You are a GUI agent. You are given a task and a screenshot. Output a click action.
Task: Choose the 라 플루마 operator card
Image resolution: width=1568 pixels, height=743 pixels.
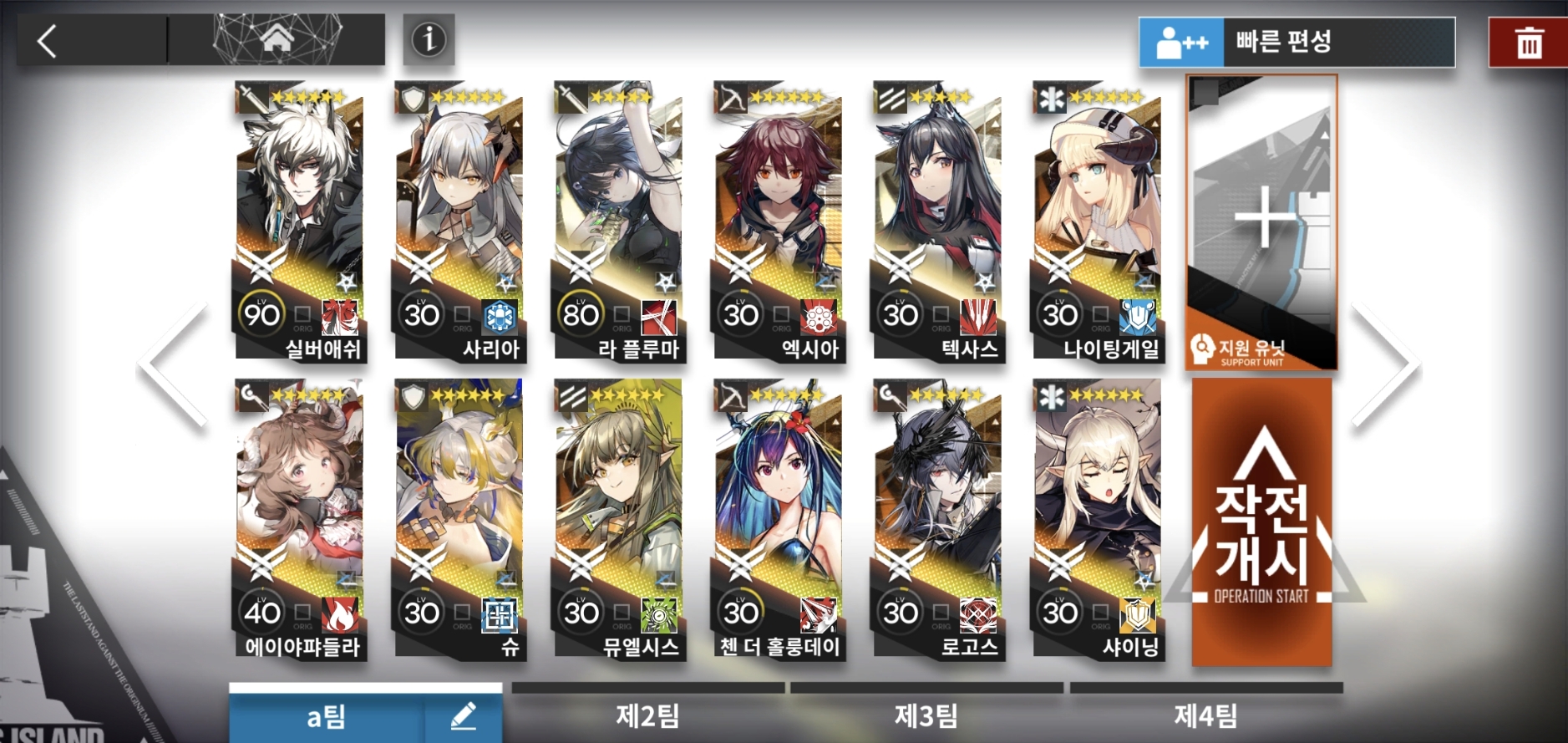pyautogui.click(x=618, y=221)
